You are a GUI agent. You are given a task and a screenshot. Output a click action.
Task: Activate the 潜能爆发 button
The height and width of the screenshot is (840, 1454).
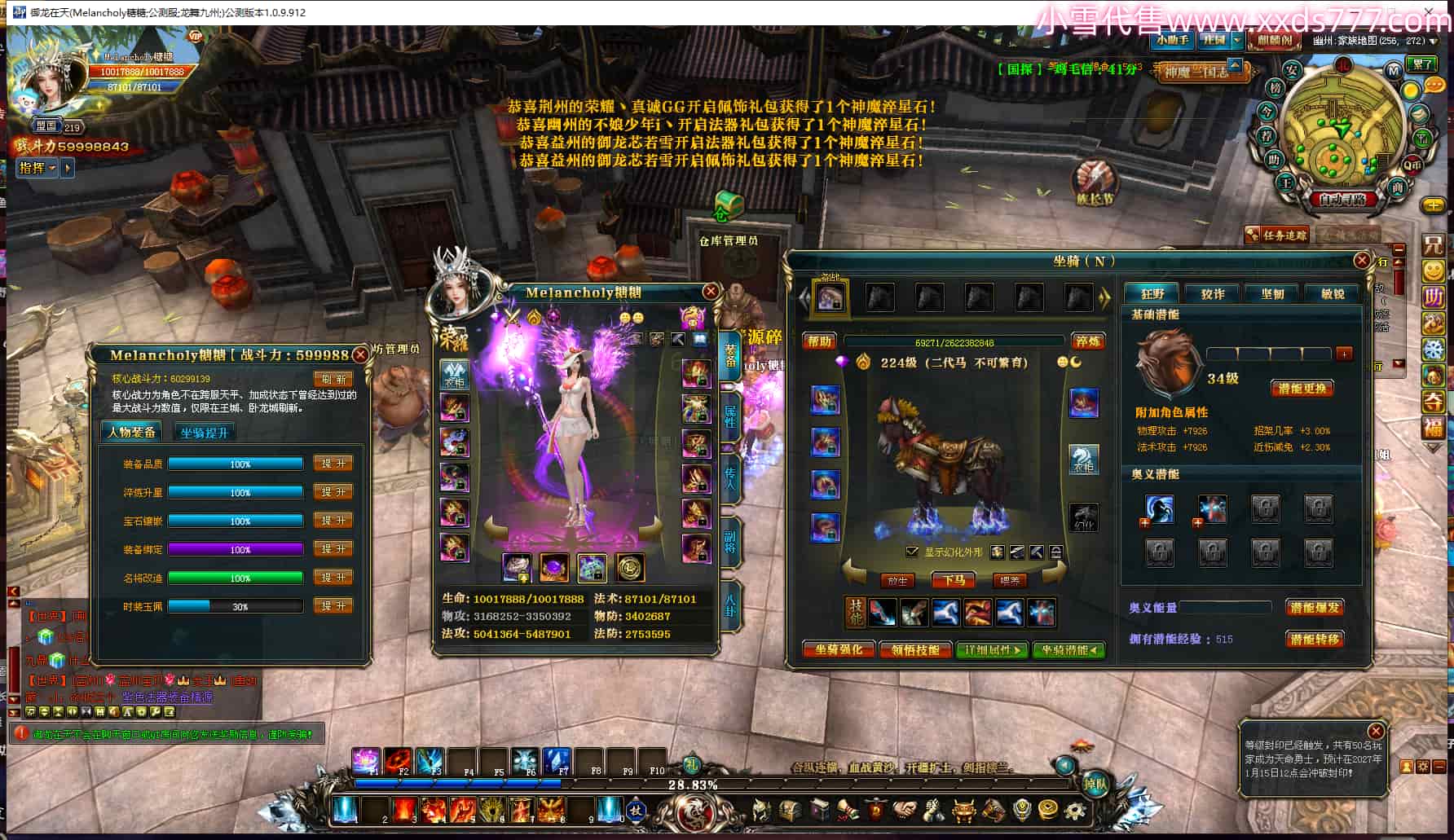(1314, 608)
